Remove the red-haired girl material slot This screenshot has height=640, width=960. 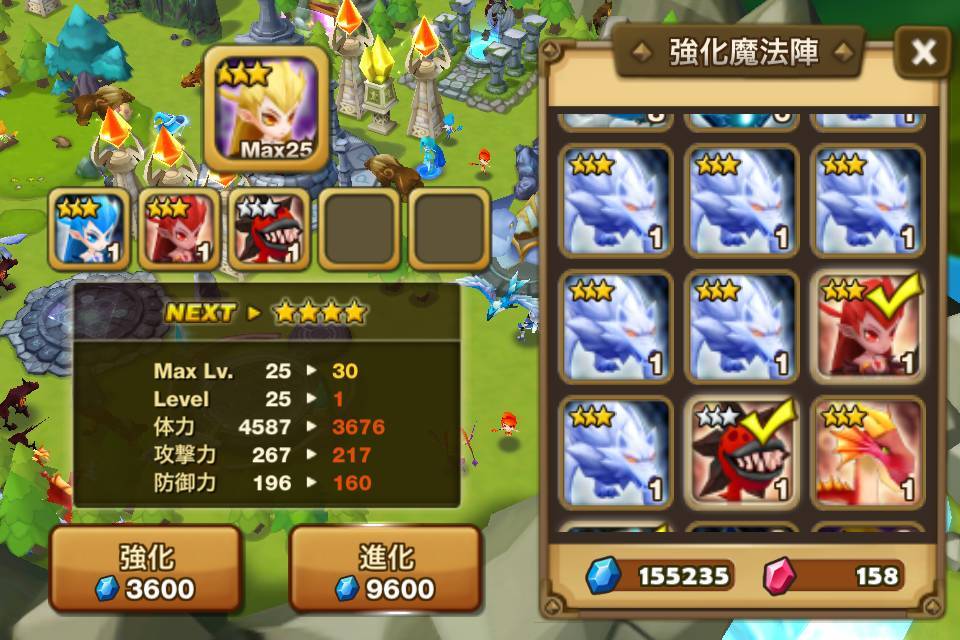pos(179,229)
